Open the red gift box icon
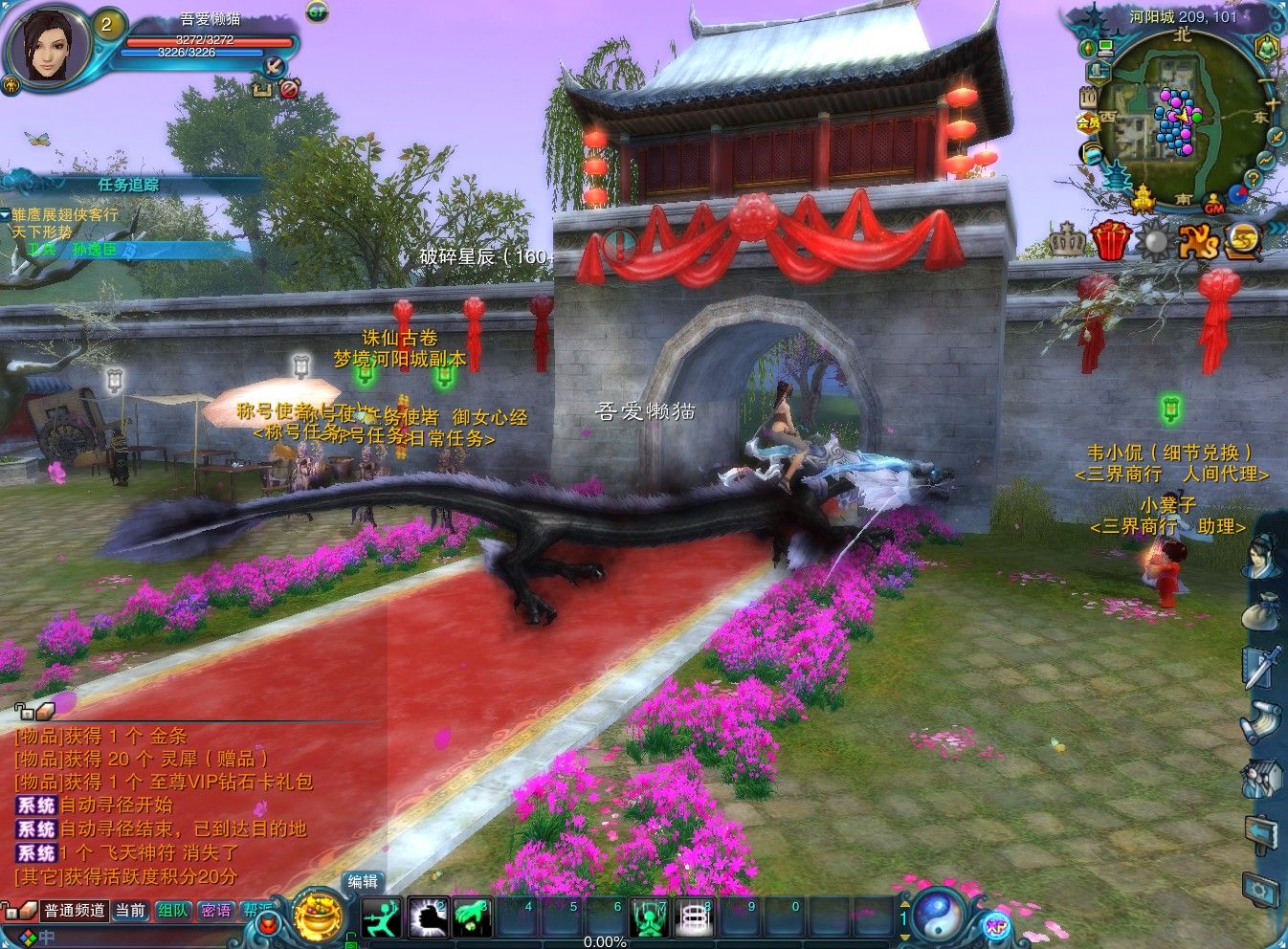 [1110, 240]
